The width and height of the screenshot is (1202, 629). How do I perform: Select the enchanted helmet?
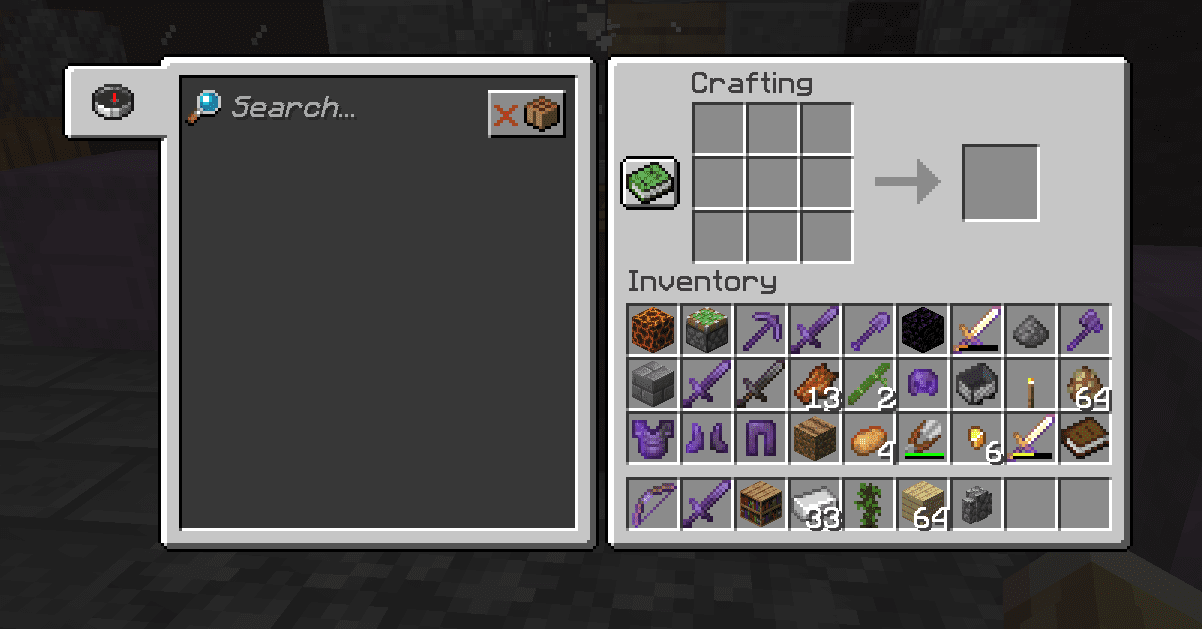[923, 384]
